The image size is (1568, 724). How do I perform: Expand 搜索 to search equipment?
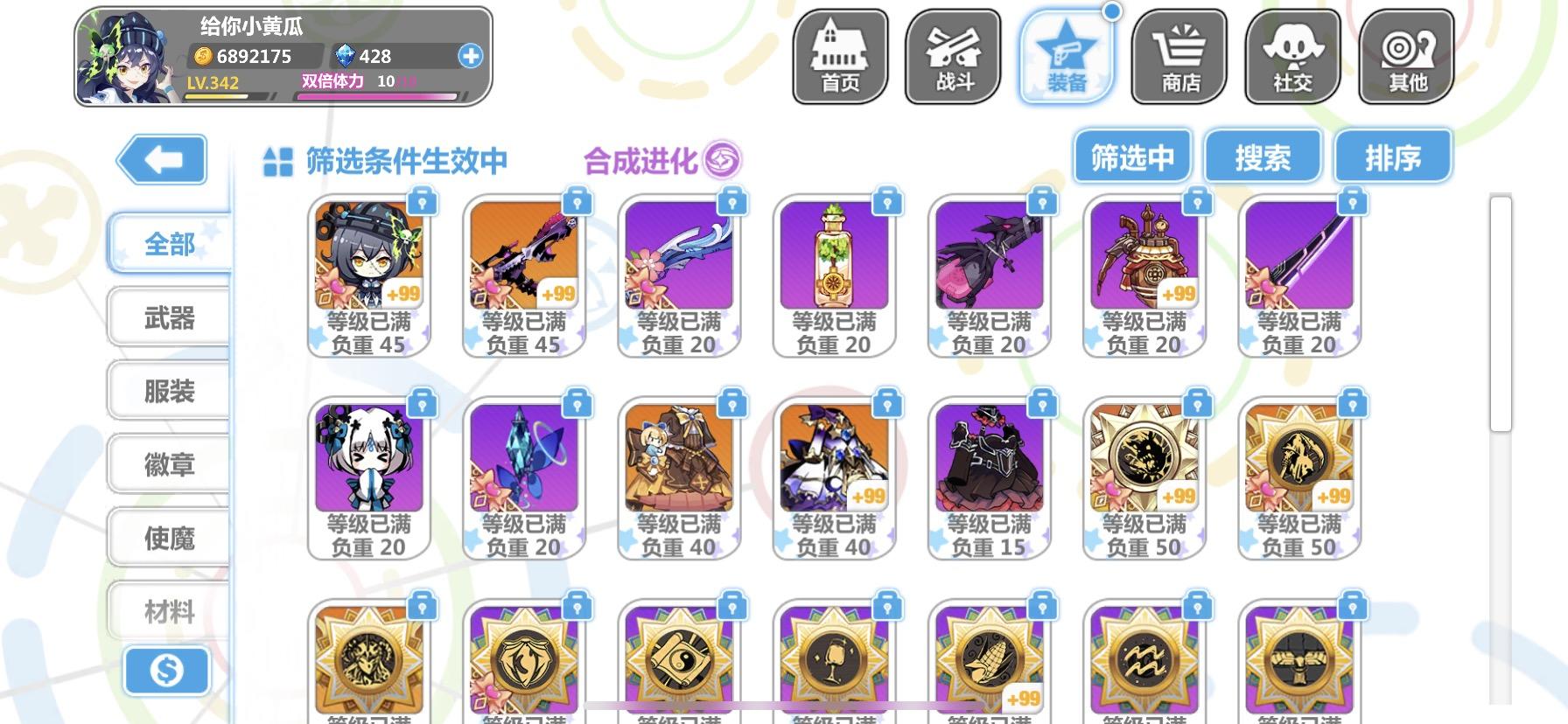(1263, 156)
